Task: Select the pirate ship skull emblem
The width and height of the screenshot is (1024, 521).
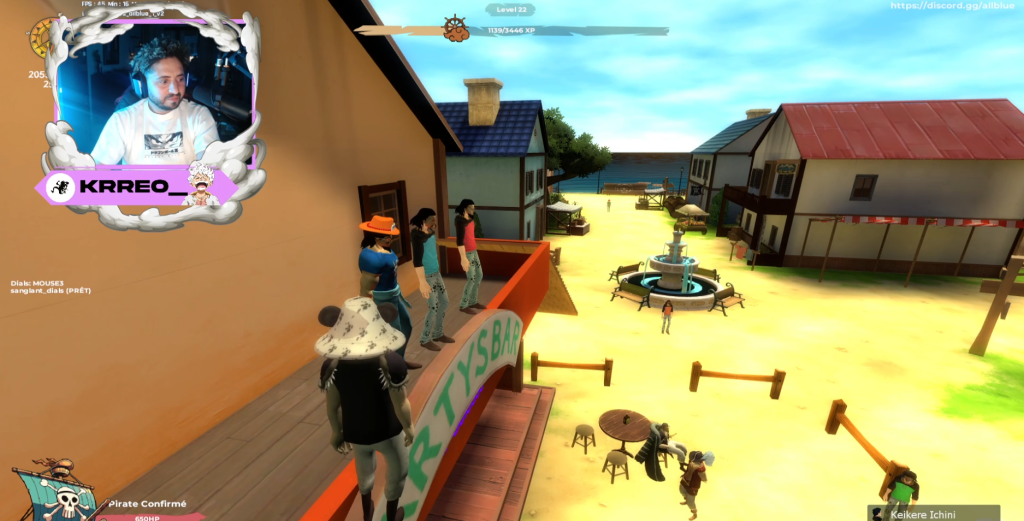Action: [56, 492]
